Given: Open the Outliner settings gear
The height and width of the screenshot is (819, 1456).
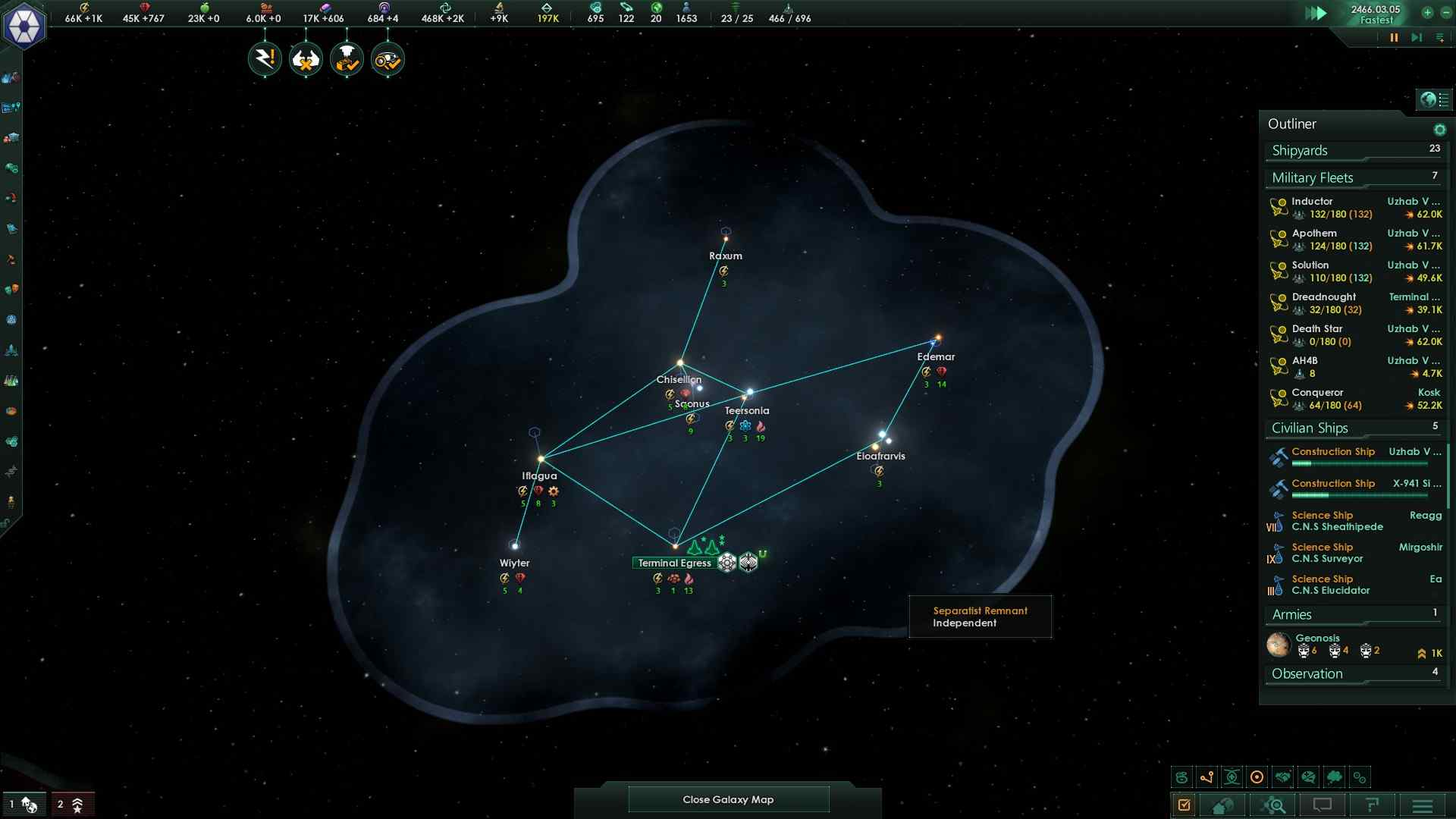Looking at the screenshot, I should point(1439,129).
